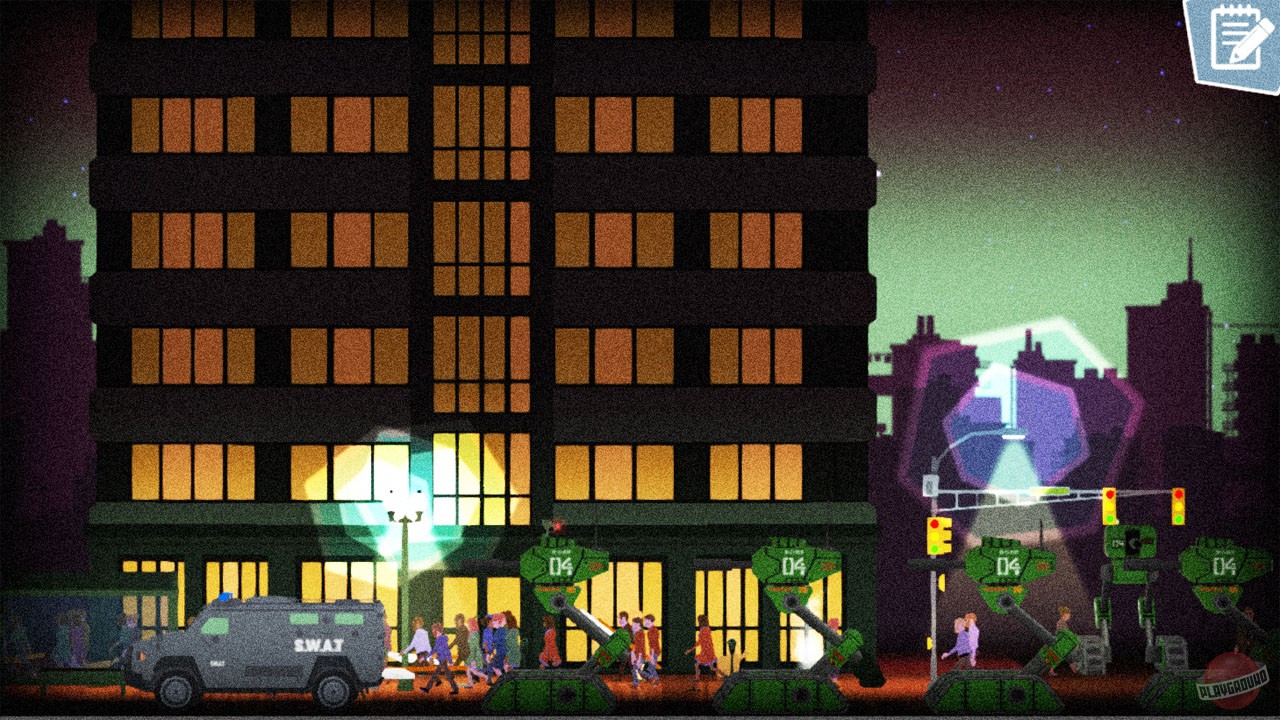Toggle the red traffic light on the pole
The image size is (1280, 720).
pos(936,522)
